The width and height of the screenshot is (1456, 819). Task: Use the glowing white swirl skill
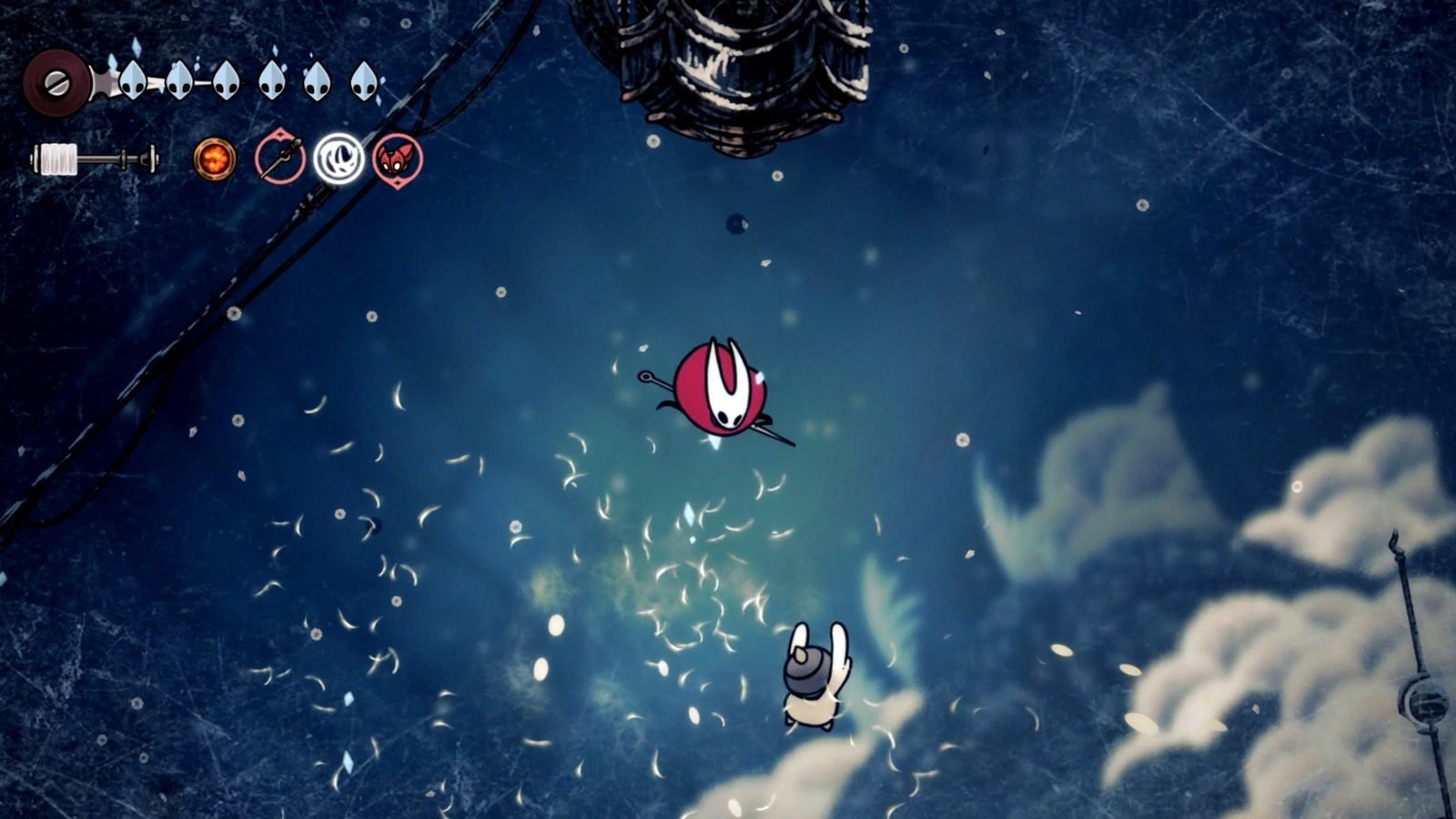click(339, 158)
